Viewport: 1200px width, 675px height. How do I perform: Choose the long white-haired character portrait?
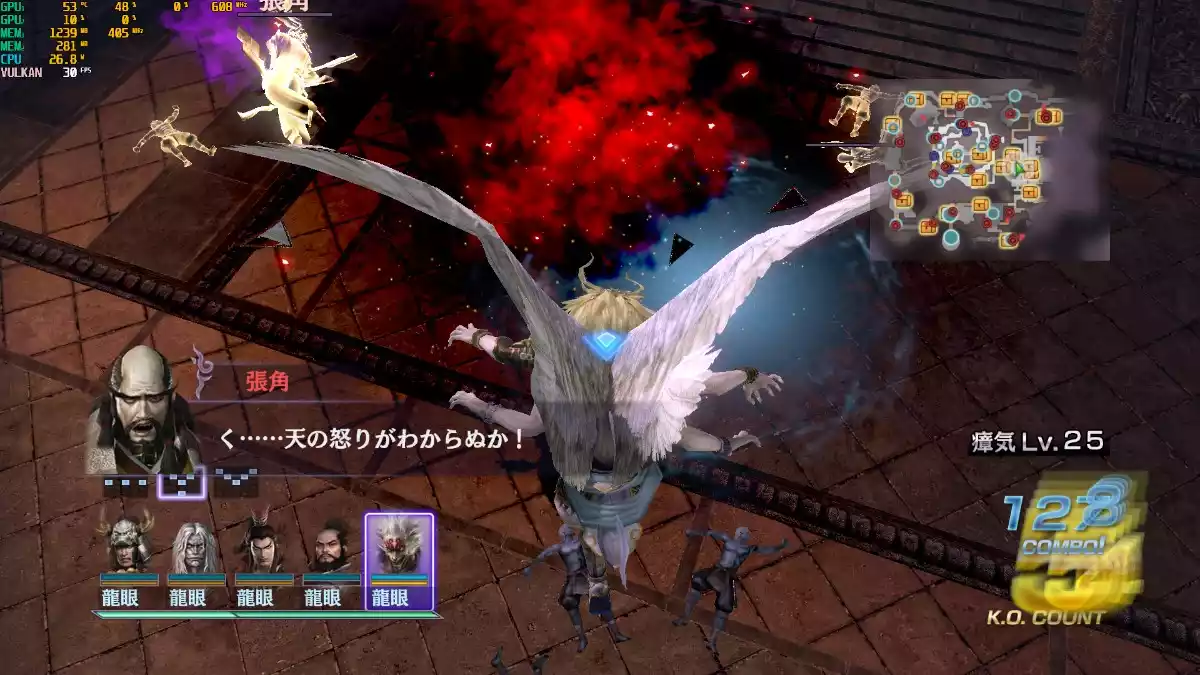(196, 545)
